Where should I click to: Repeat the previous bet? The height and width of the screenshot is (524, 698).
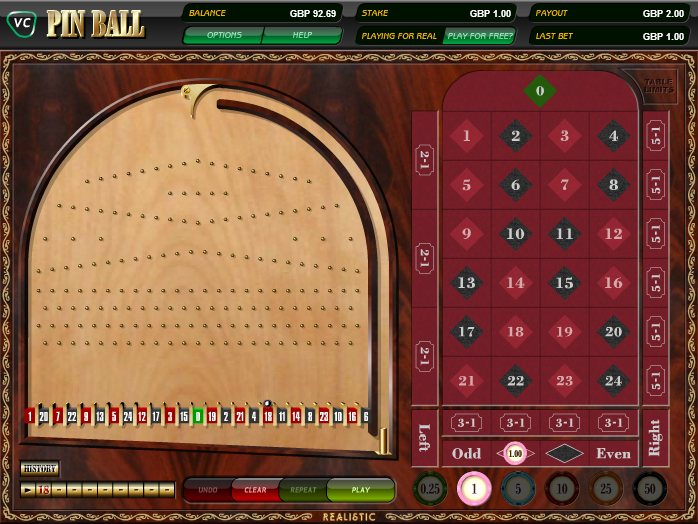(303, 490)
